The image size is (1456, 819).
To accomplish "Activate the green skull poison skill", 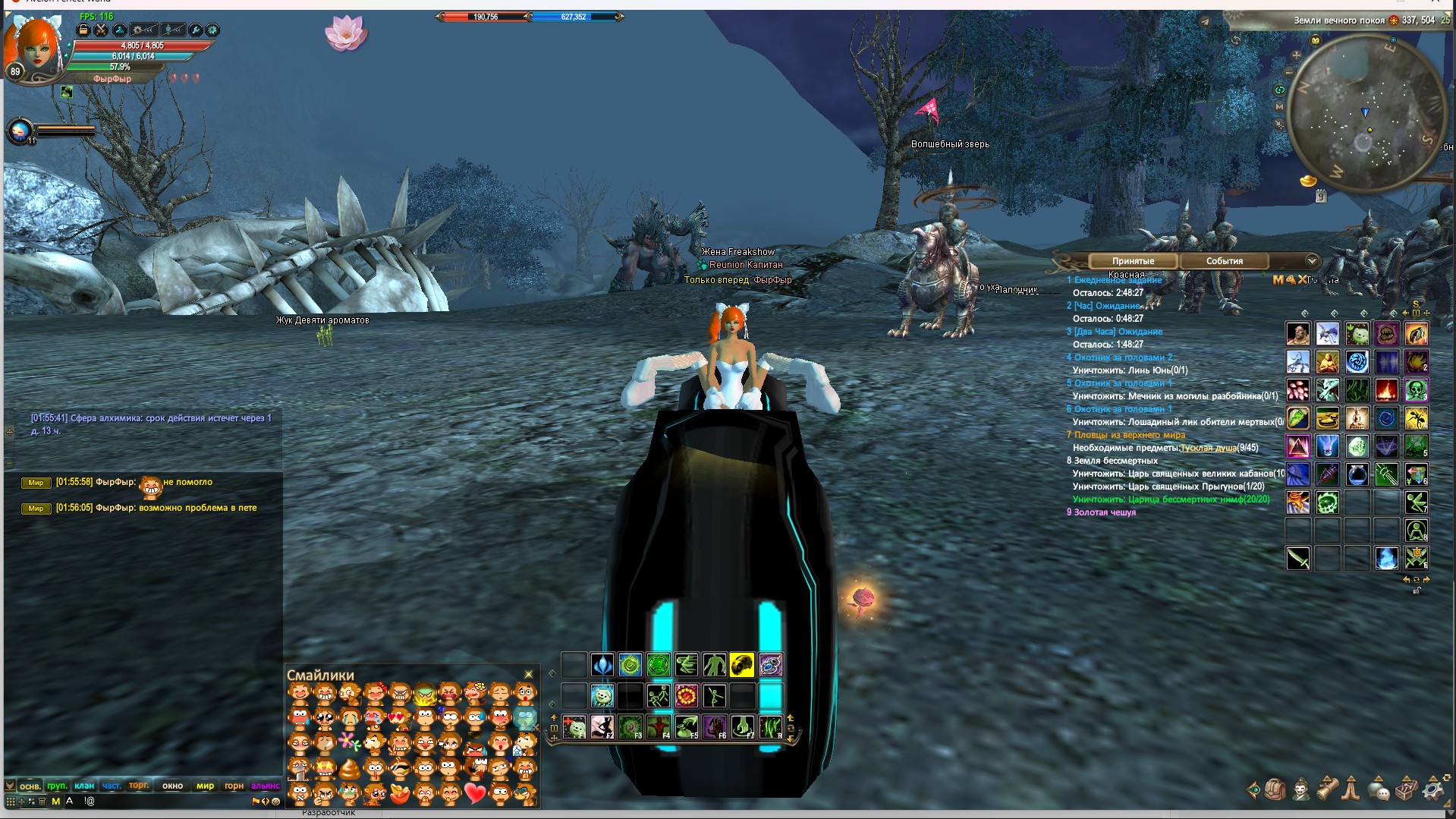I will point(1416,390).
